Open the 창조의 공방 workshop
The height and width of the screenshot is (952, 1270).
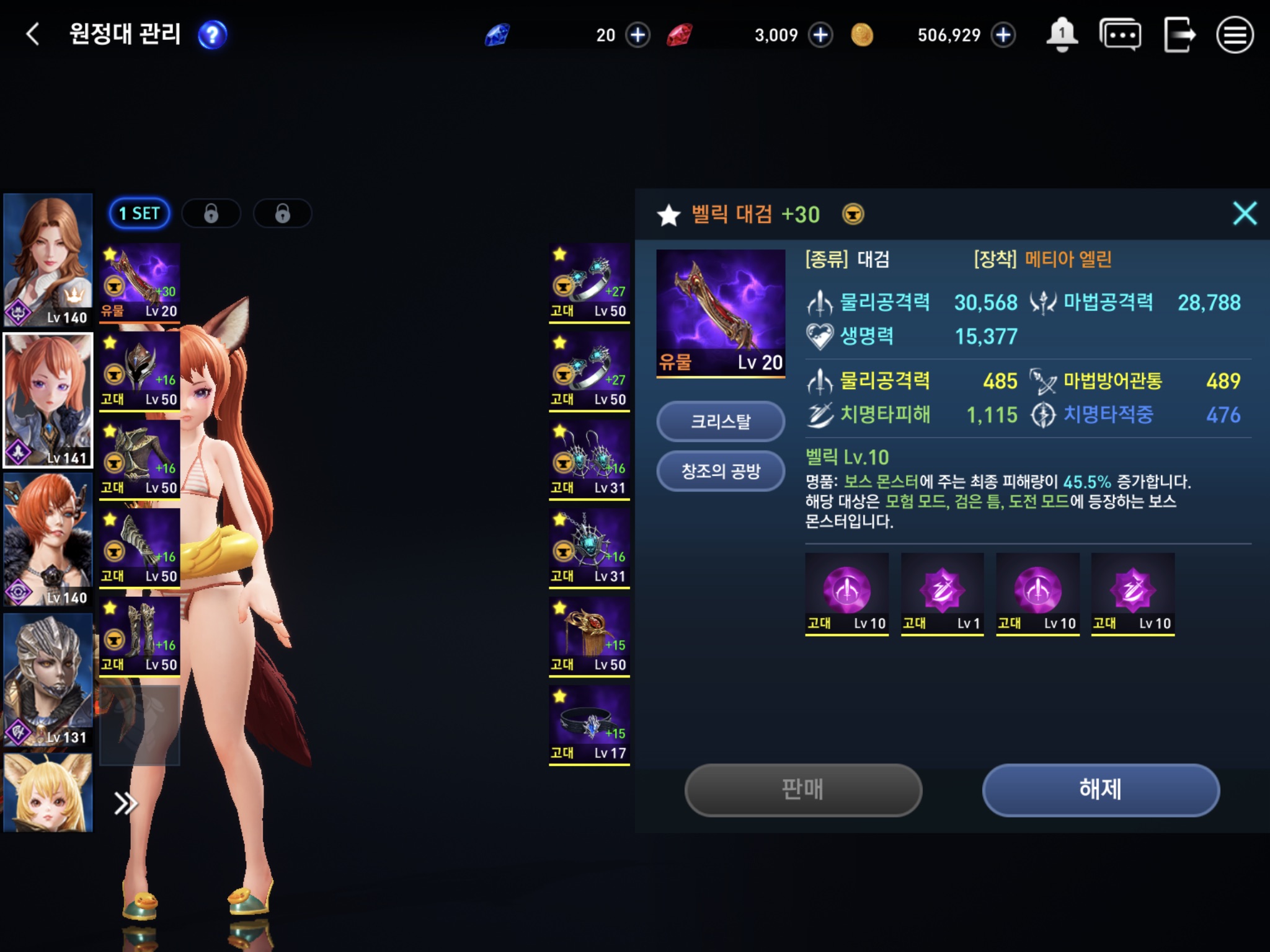(721, 472)
